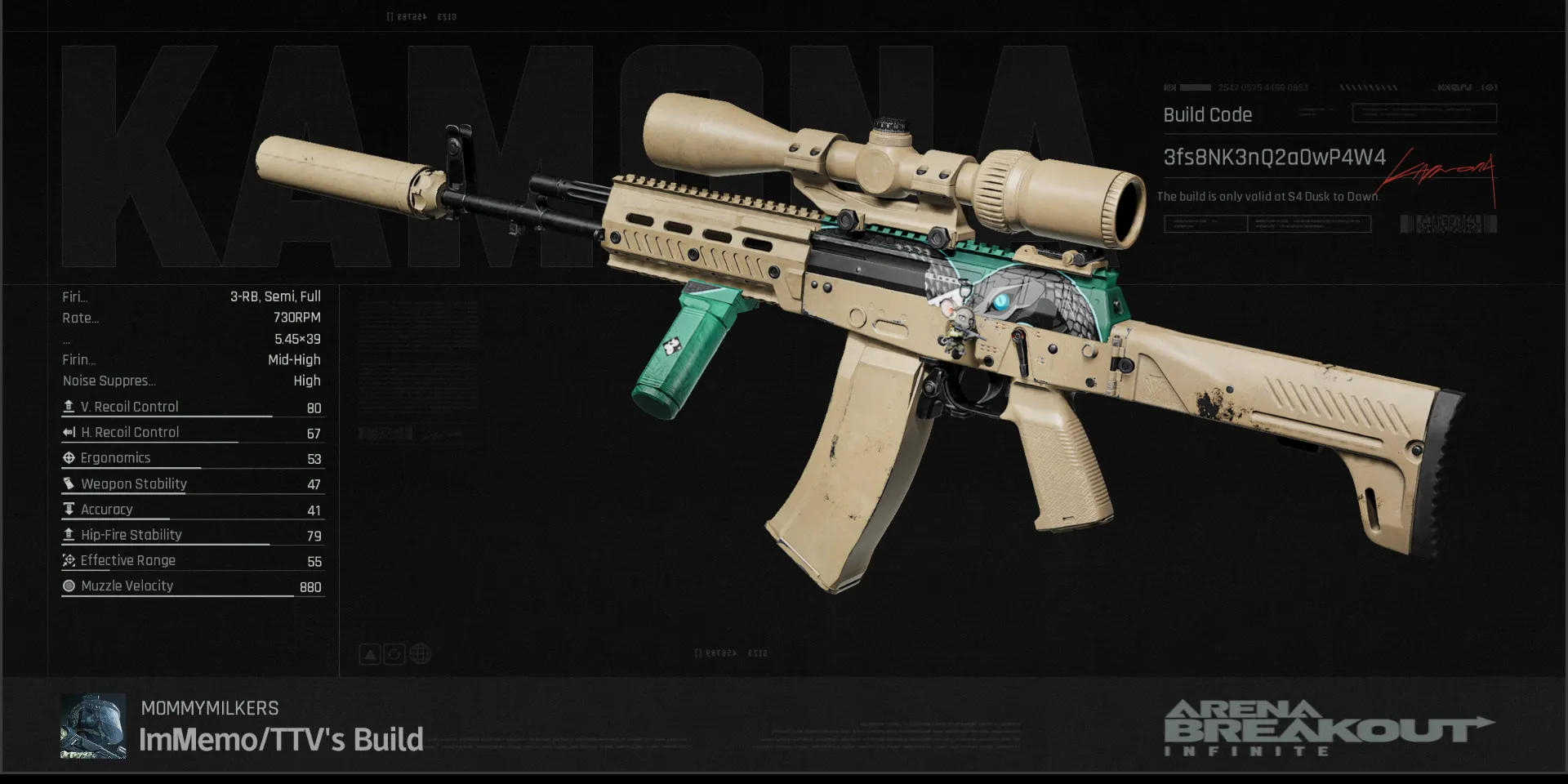Click the Build Code heading
The width and height of the screenshot is (1568, 784).
1207,115
